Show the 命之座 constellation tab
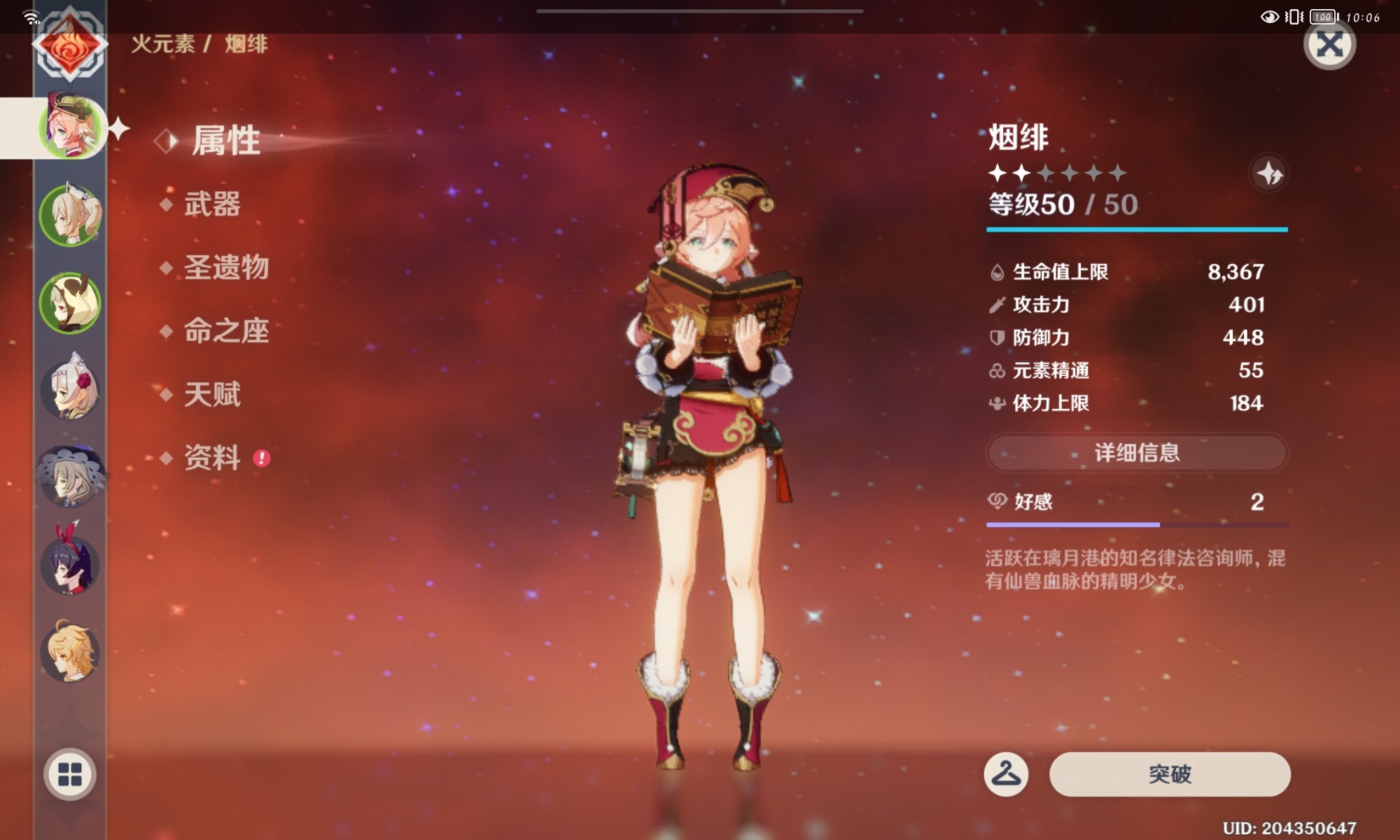The image size is (1400, 840). [225, 331]
